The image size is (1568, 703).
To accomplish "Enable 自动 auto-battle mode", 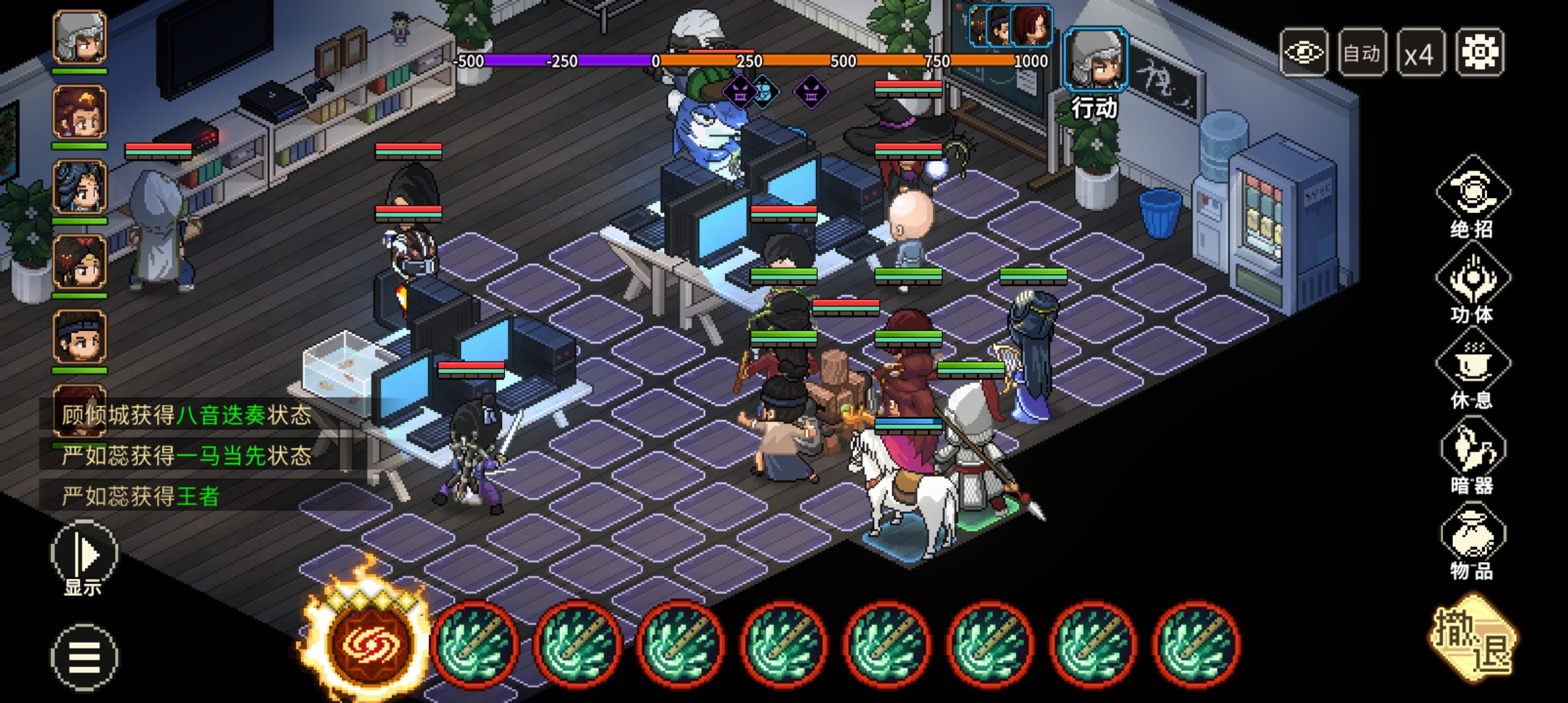I will [1362, 52].
